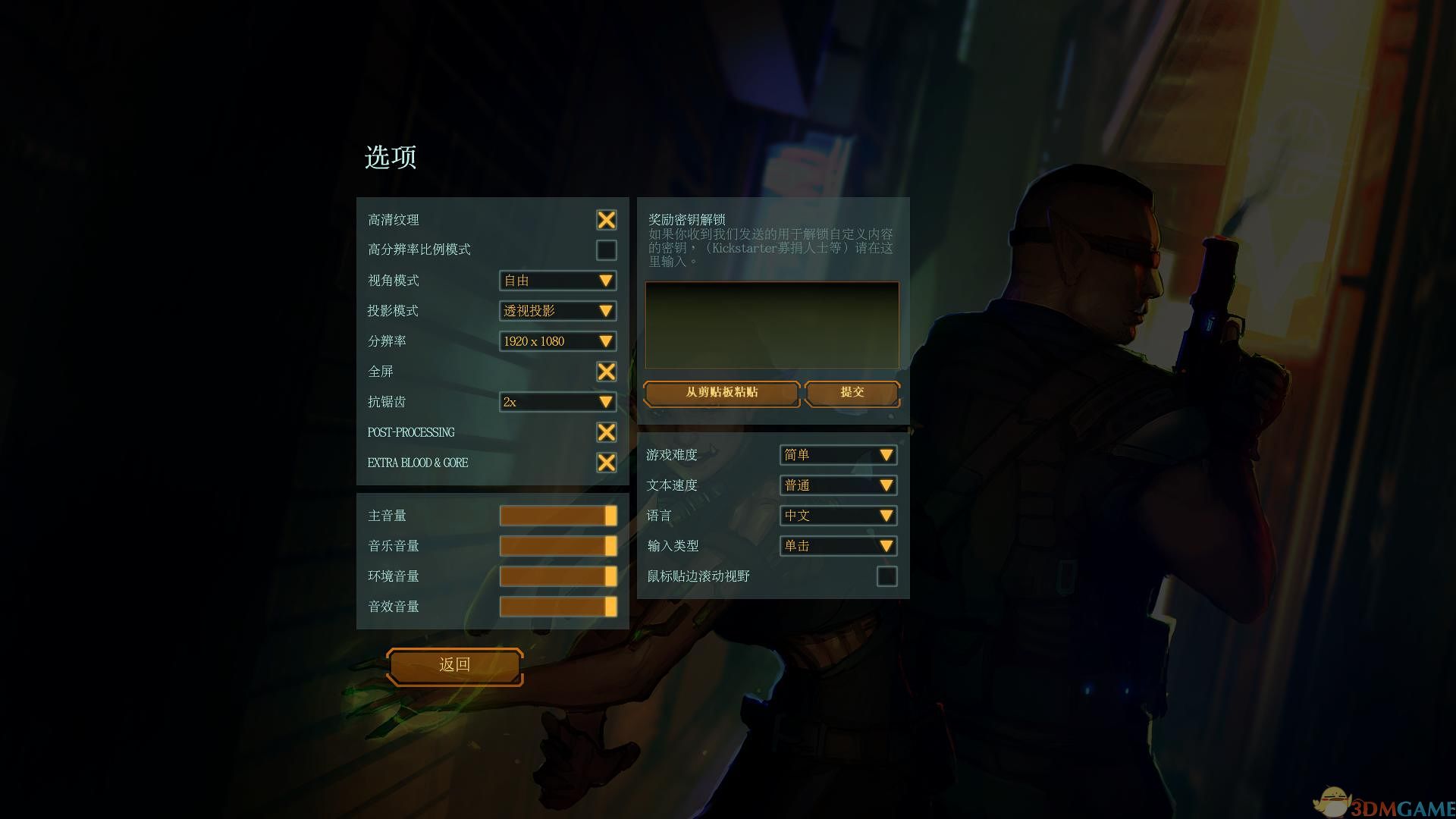
Task: Click the reward key input box
Action: (770, 325)
